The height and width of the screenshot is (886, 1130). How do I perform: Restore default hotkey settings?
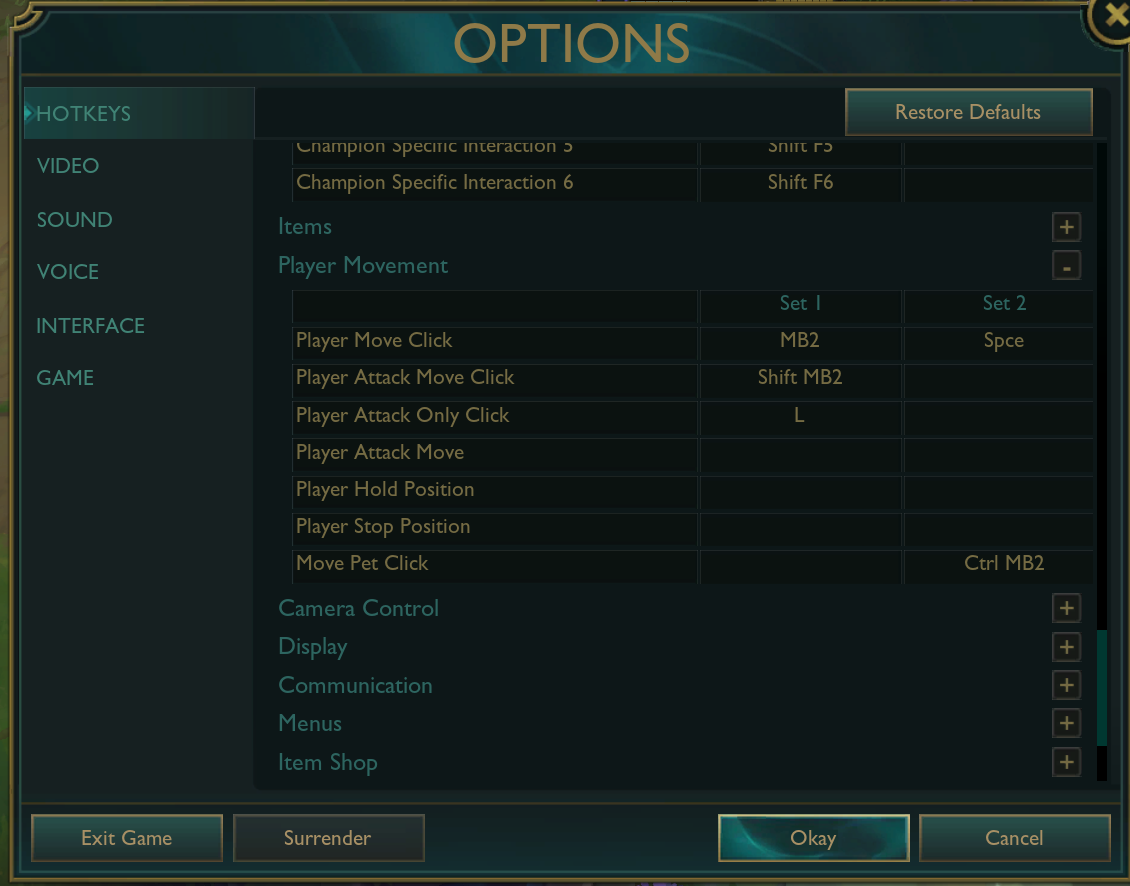(967, 112)
